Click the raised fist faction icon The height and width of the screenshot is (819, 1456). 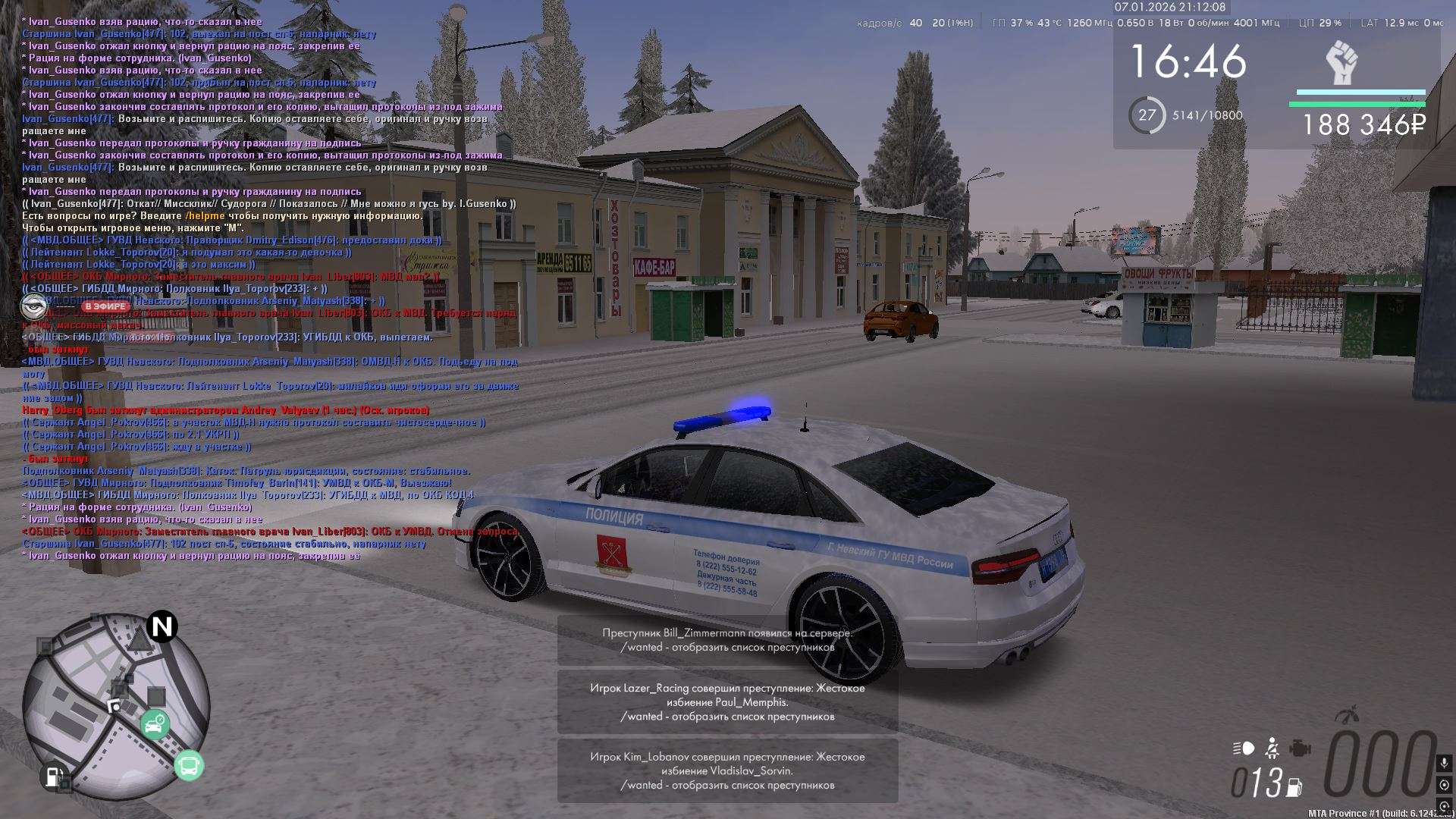pos(1341,63)
